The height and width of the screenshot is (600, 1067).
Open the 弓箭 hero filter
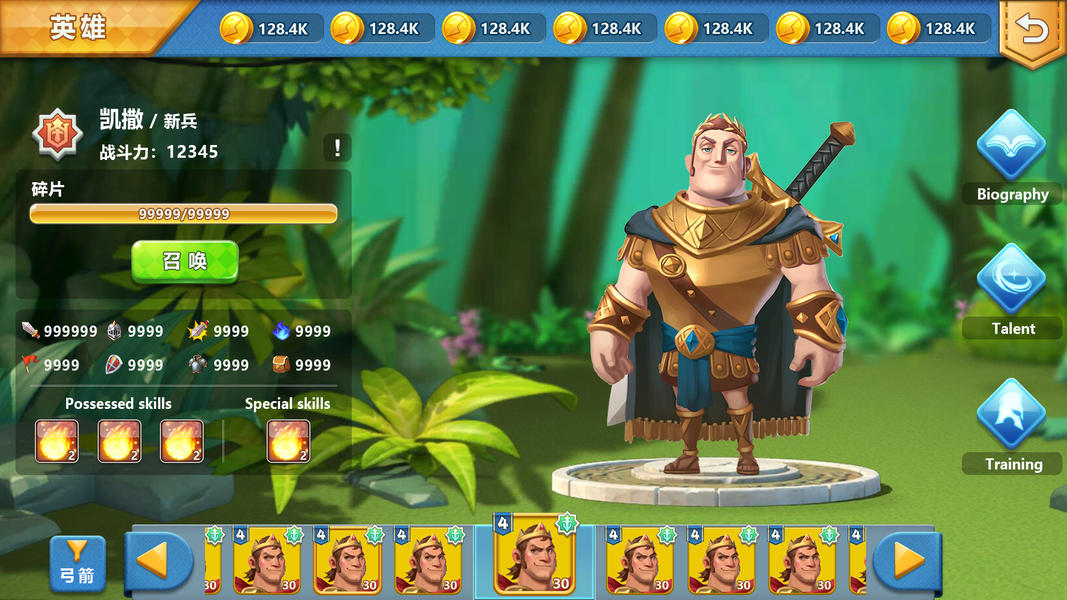click(x=77, y=563)
